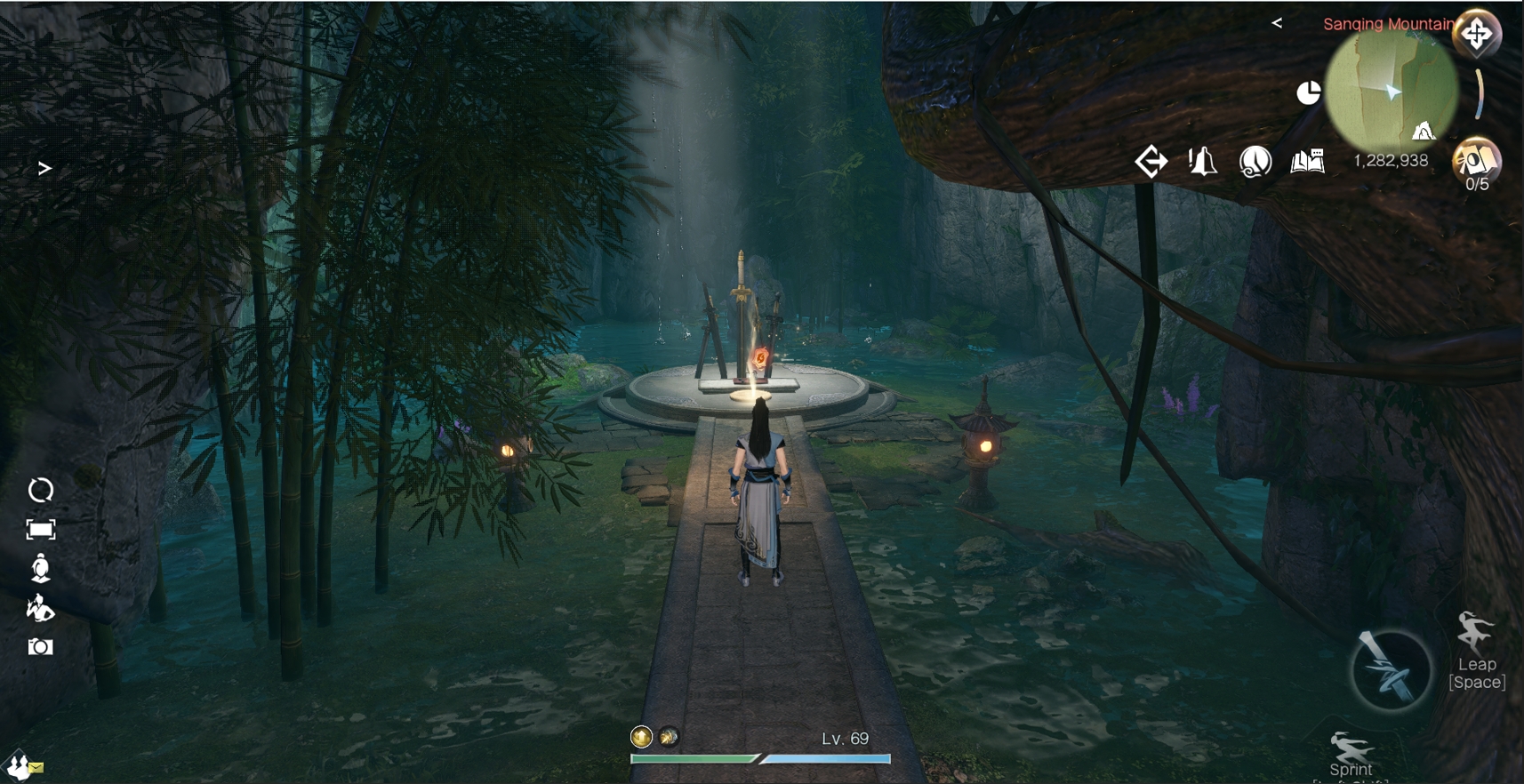Click the pie chart icon beside the minimap
Image resolution: width=1524 pixels, height=784 pixels.
point(1308,92)
